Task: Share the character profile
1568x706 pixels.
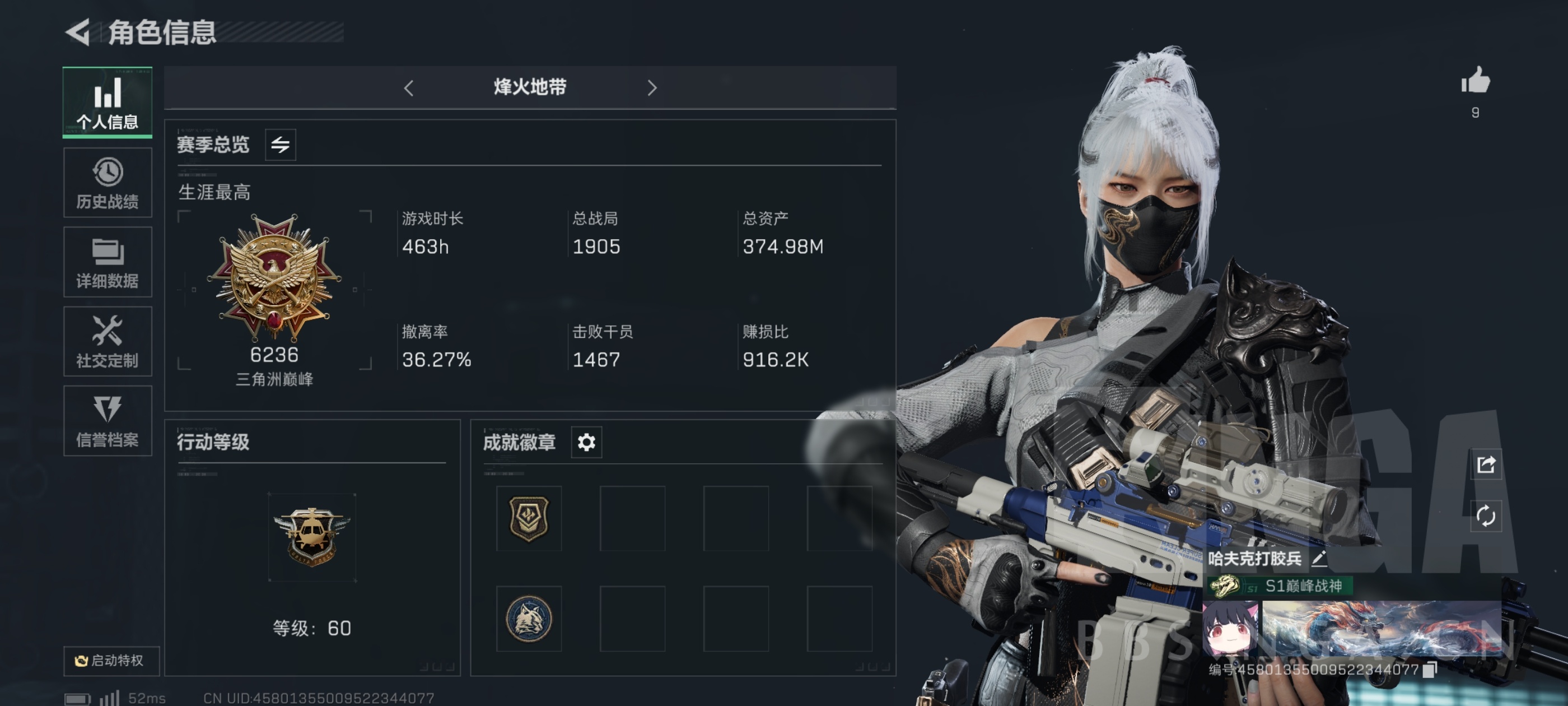Action: coord(1485,465)
